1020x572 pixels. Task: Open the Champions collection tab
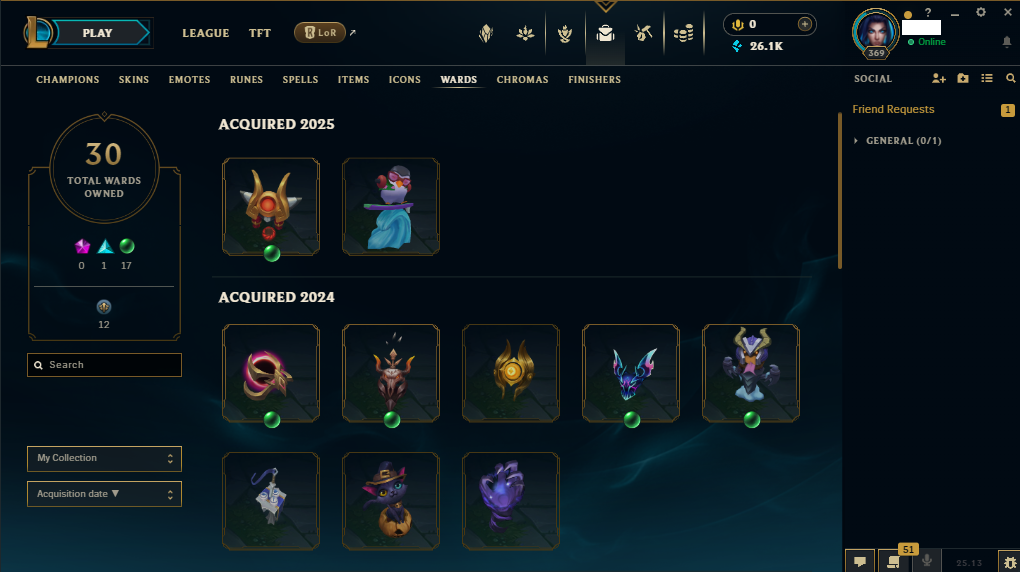(68, 80)
